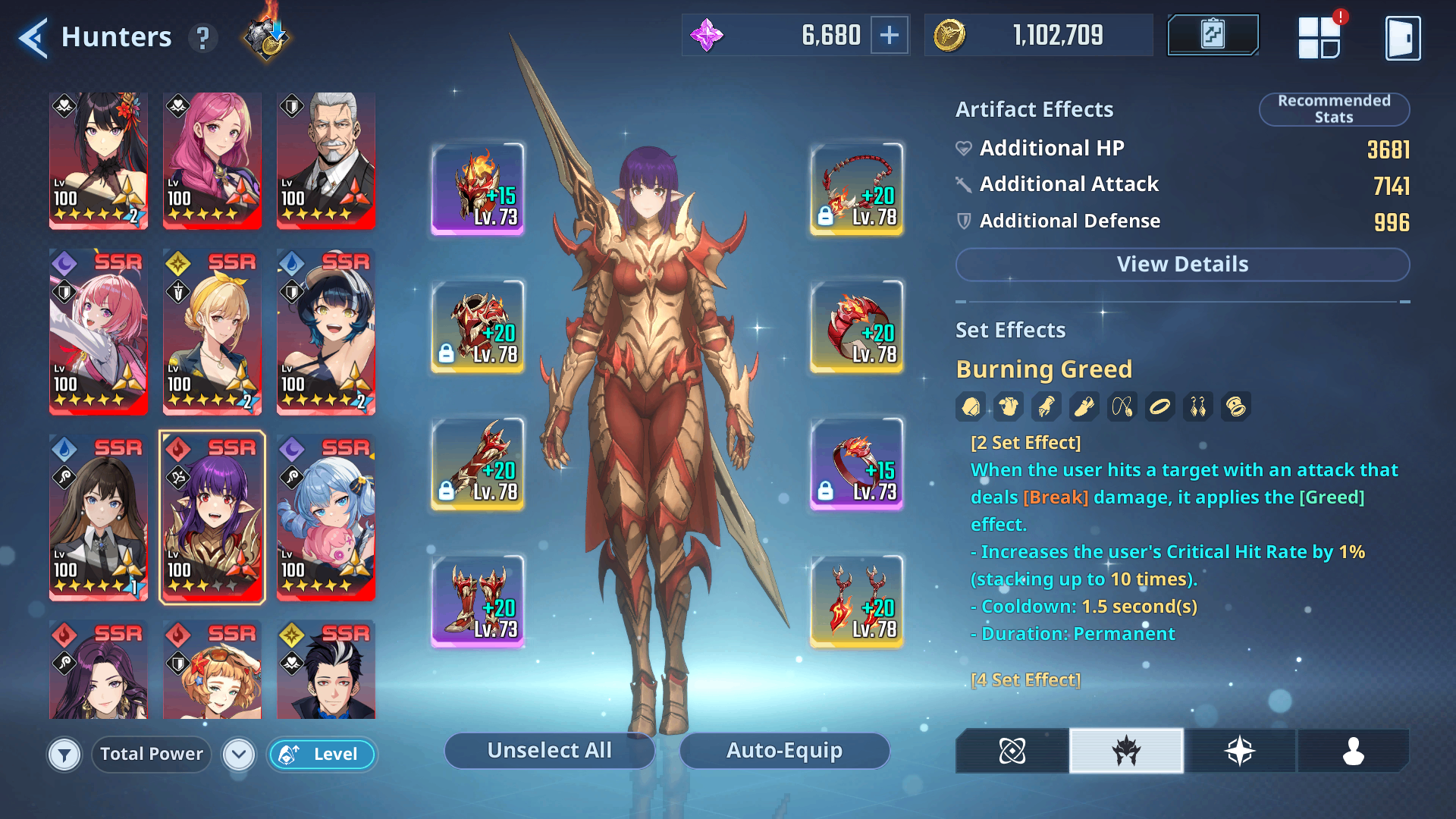Go back using the Hunters arrow

[33, 37]
